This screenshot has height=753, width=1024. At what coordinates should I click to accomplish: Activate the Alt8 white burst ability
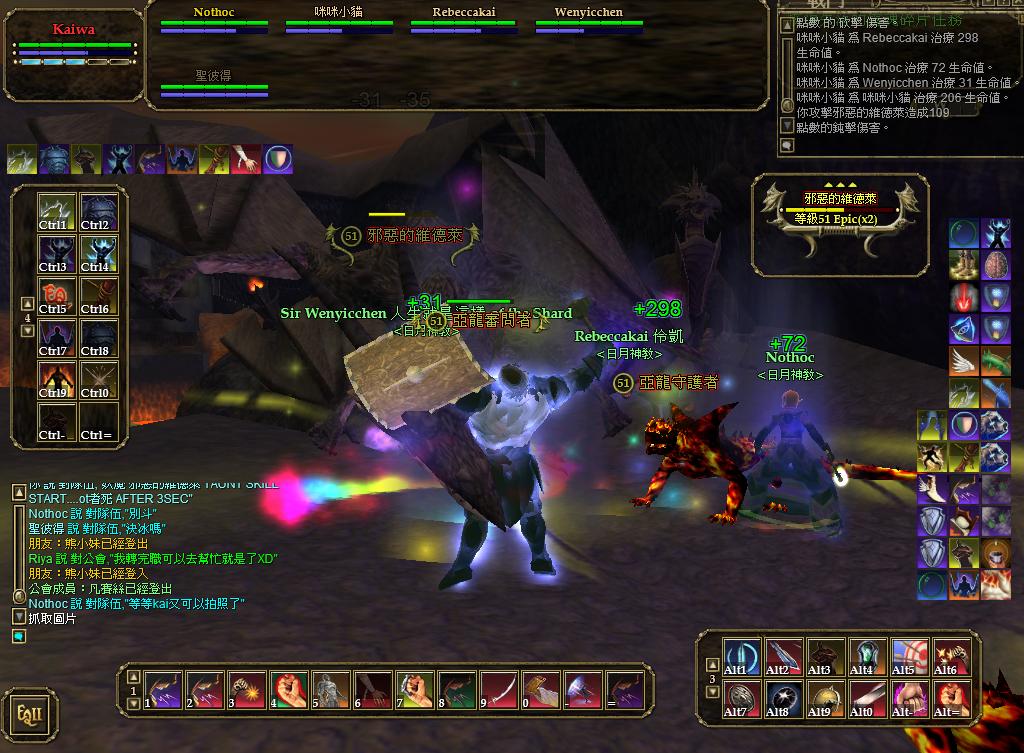(783, 699)
